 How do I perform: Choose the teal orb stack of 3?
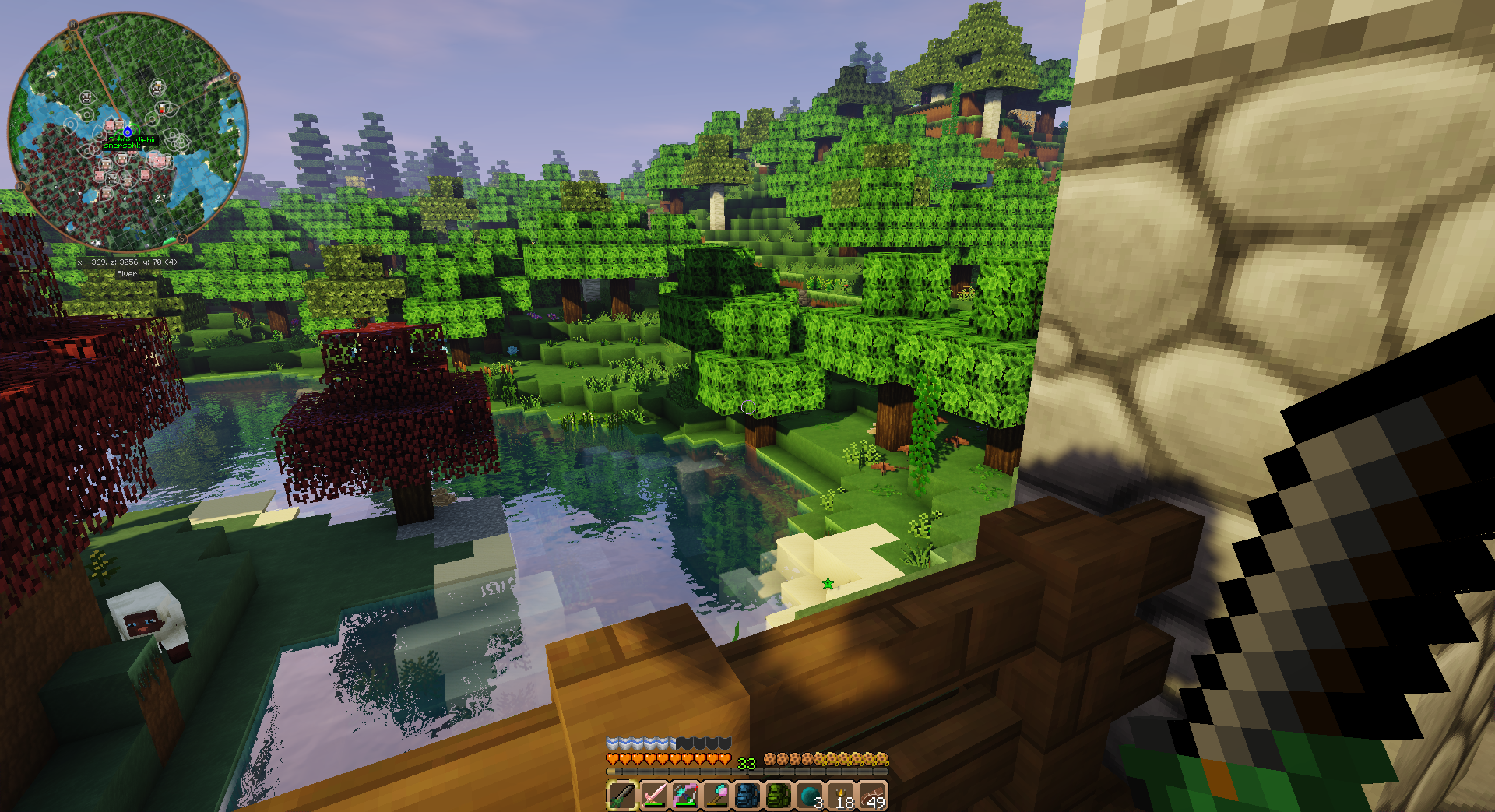(x=810, y=796)
